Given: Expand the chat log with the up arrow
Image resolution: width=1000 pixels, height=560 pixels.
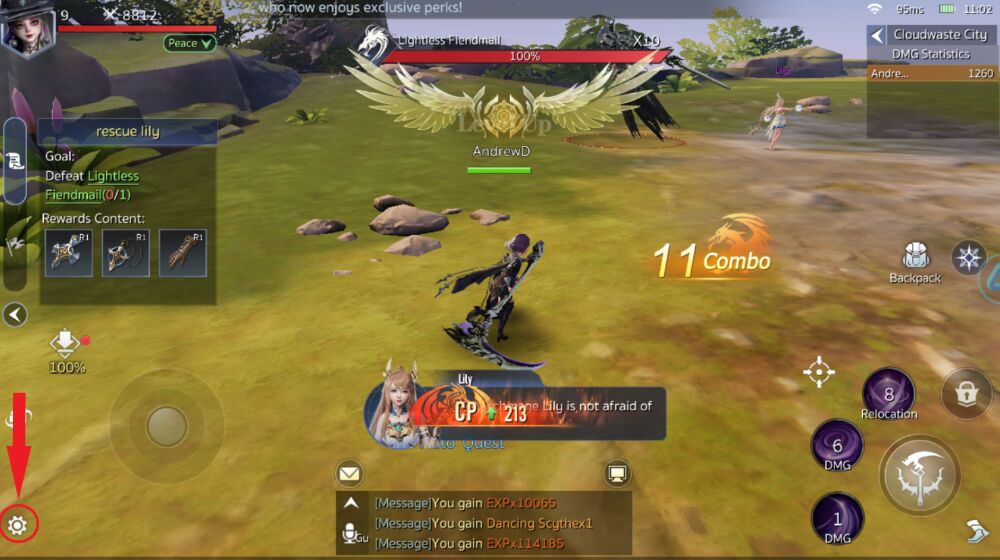Looking at the screenshot, I should (351, 504).
